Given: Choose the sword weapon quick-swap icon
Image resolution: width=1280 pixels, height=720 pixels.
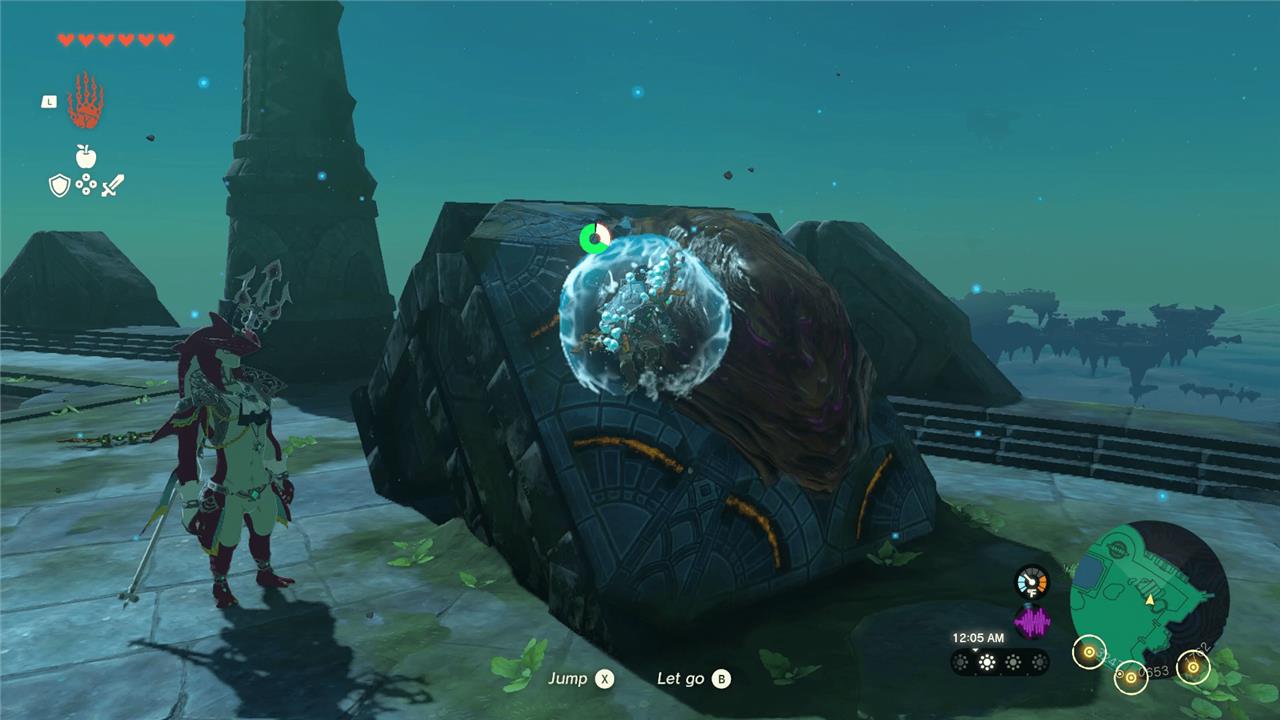Looking at the screenshot, I should (112, 185).
